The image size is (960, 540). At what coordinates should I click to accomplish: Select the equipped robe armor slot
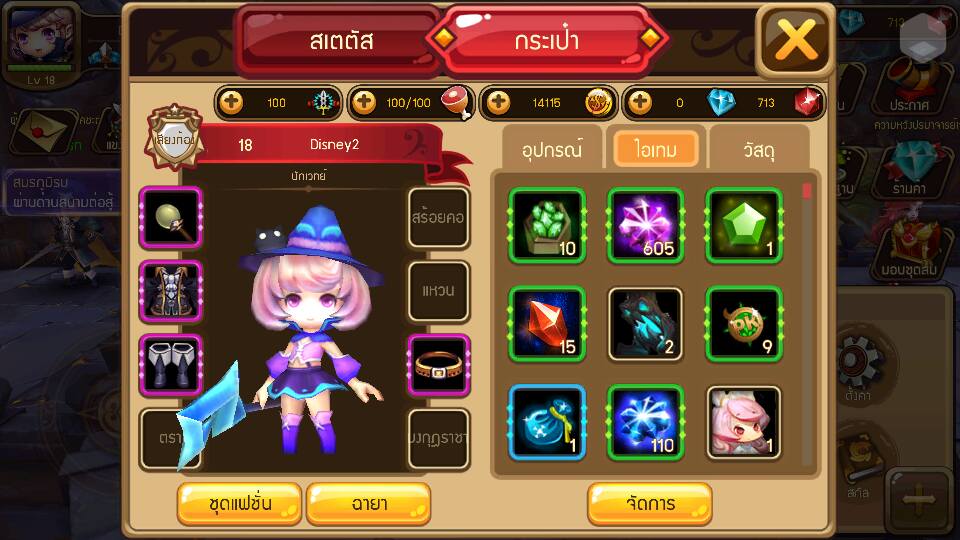[171, 291]
